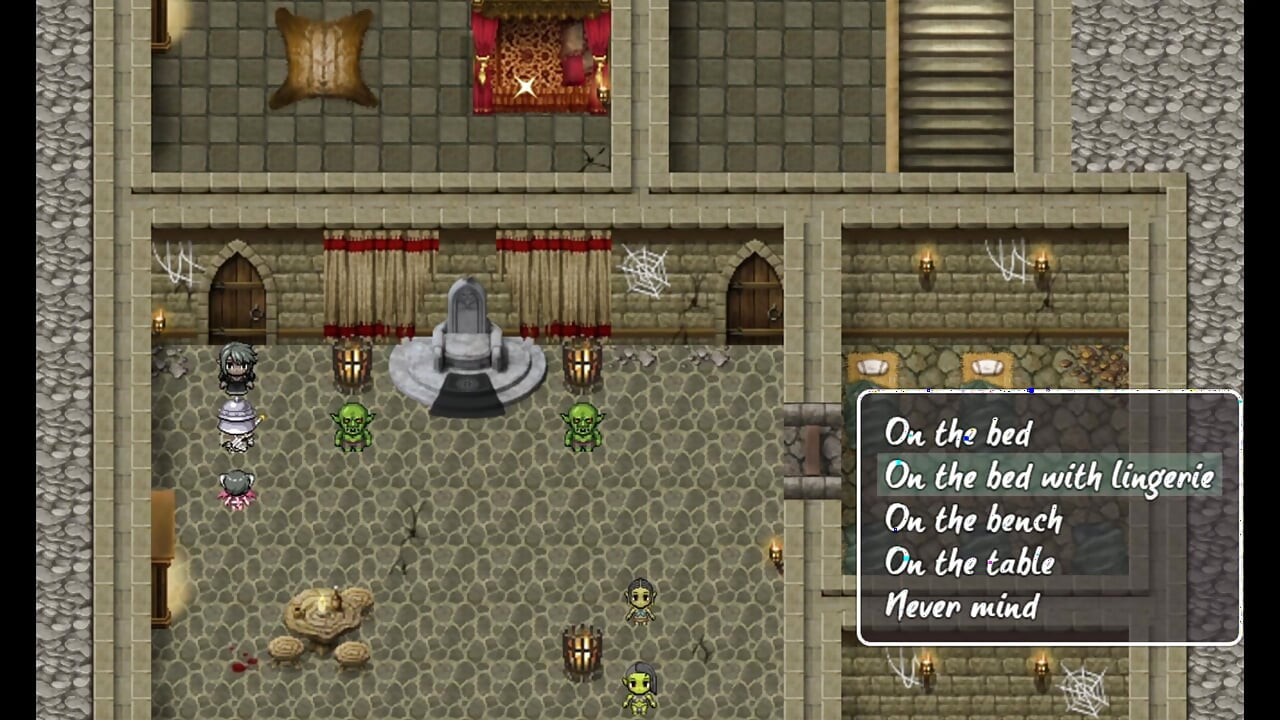1280x720 pixels.
Task: Click the goblin guard left of the throne
Action: pyautogui.click(x=355, y=425)
